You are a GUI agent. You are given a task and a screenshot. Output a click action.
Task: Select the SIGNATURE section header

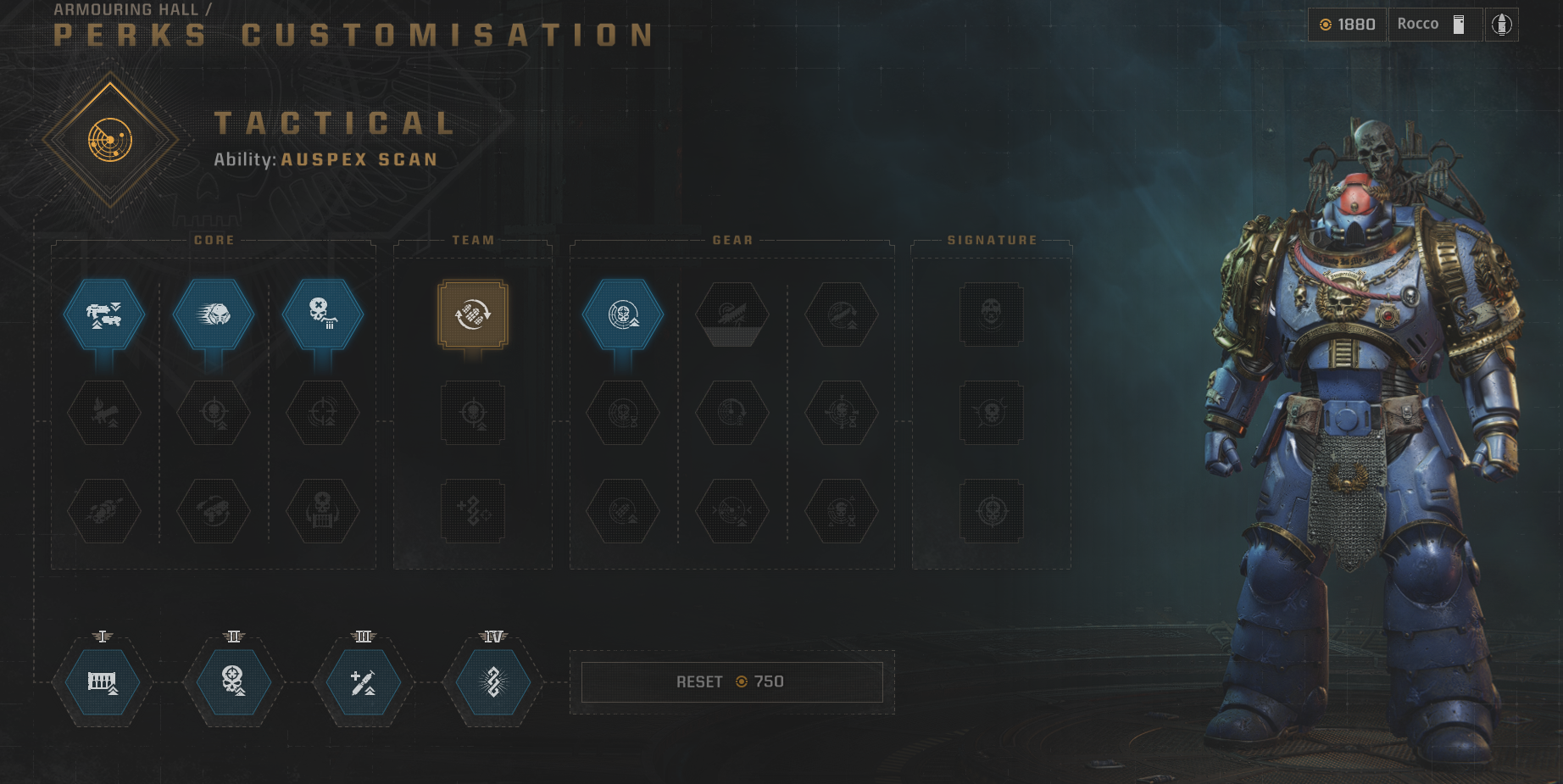[x=993, y=239]
